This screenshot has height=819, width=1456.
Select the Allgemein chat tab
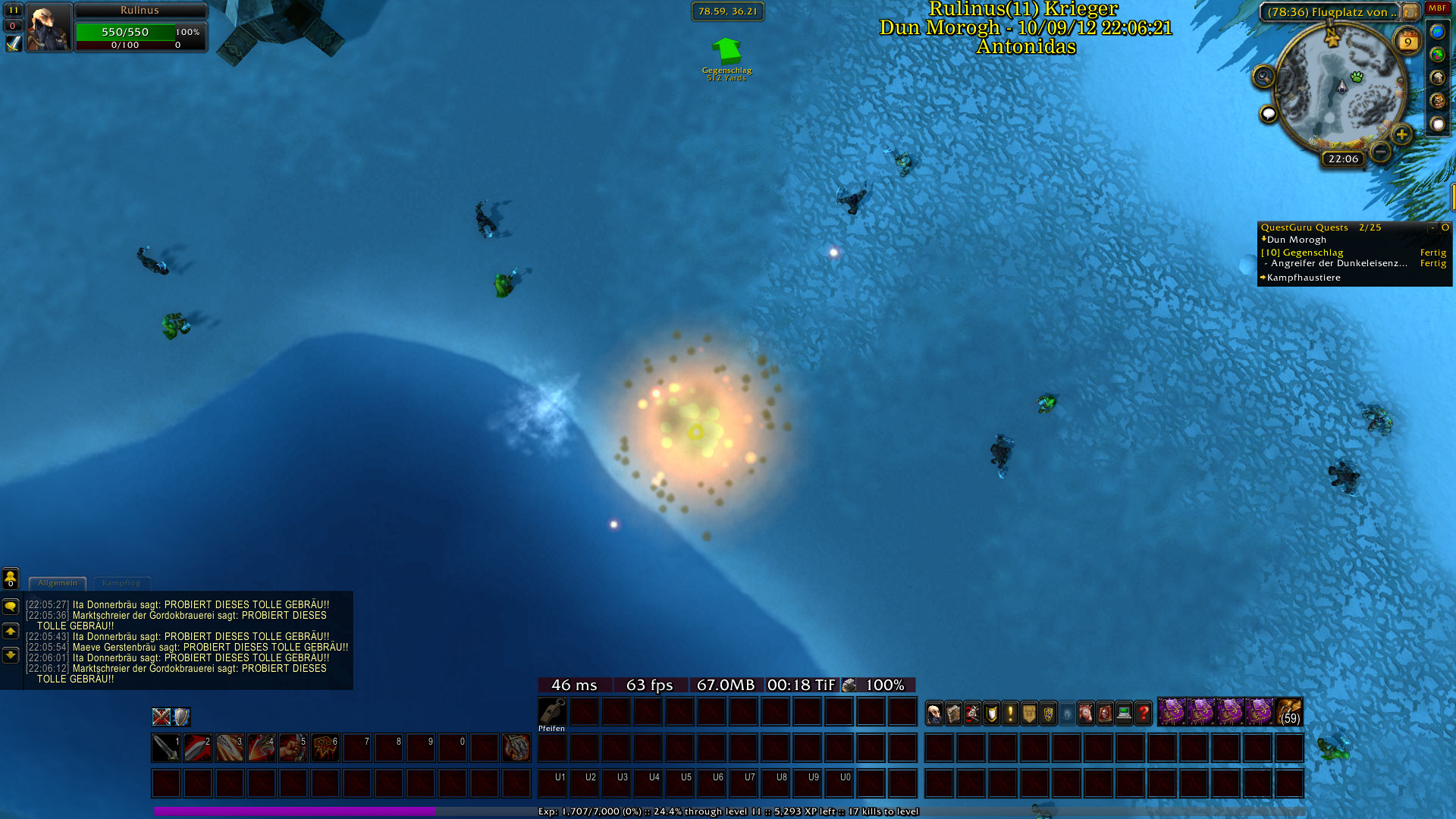tap(58, 583)
